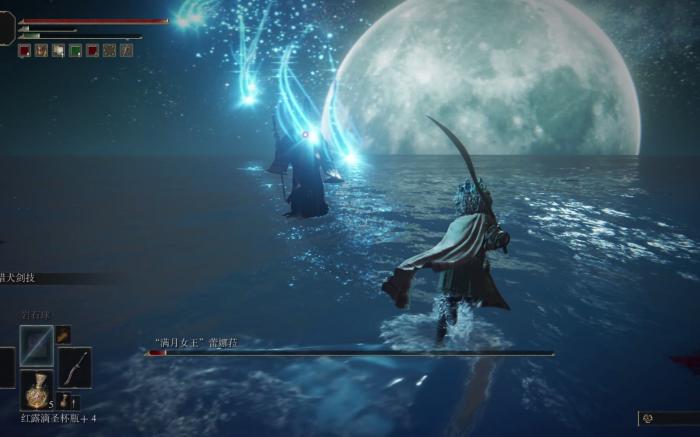The image size is (700, 437).
Task: Click the small pouch item beside the spell slot
Action: pos(63,334)
